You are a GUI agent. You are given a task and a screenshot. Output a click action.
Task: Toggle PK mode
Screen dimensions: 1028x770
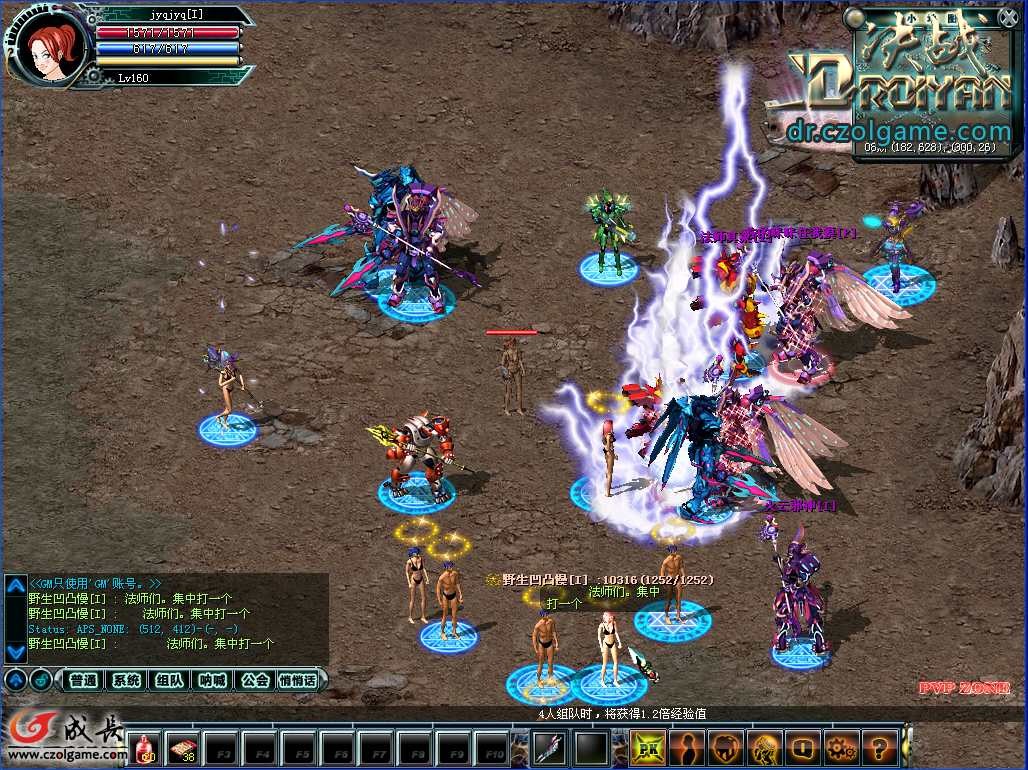[x=647, y=747]
